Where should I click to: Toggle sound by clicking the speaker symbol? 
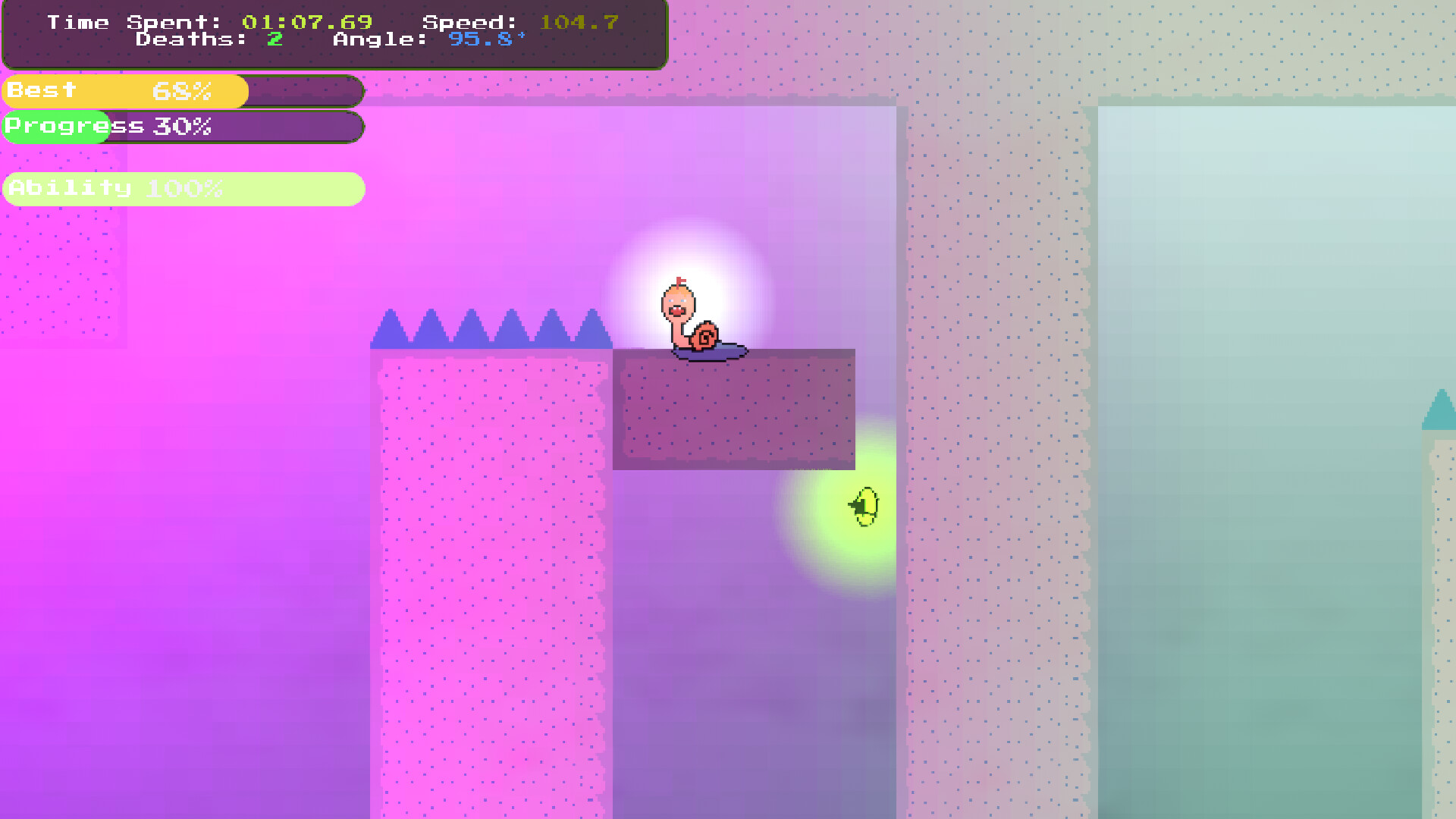coord(864,507)
